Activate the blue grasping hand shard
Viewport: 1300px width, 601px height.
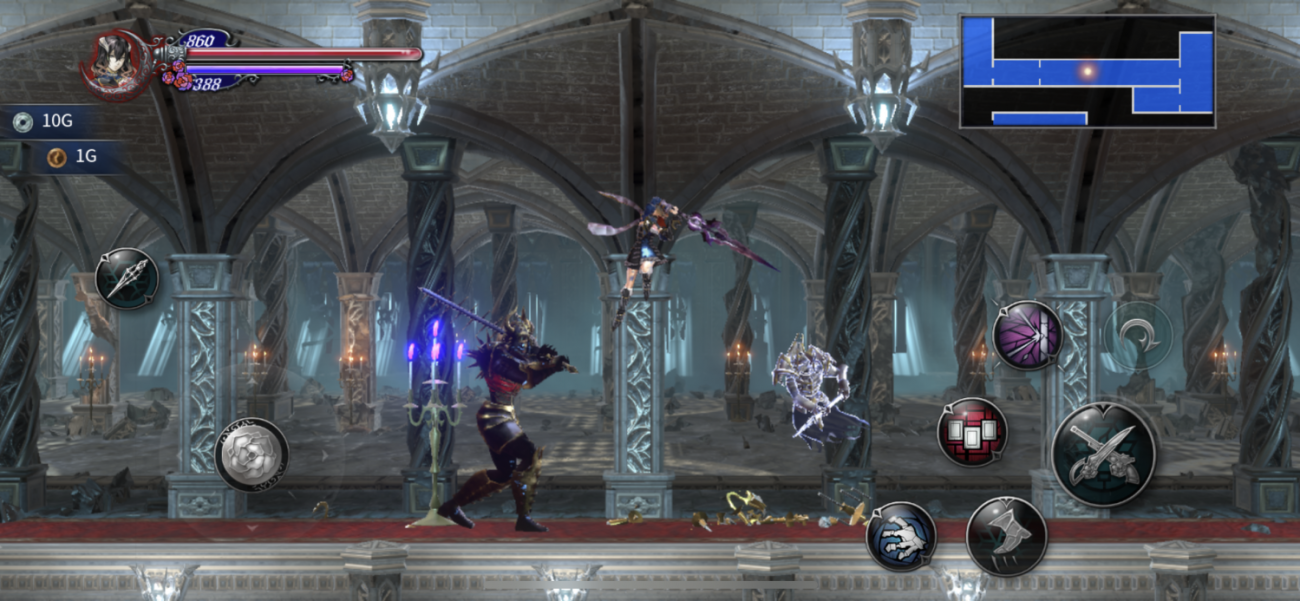coord(901,536)
